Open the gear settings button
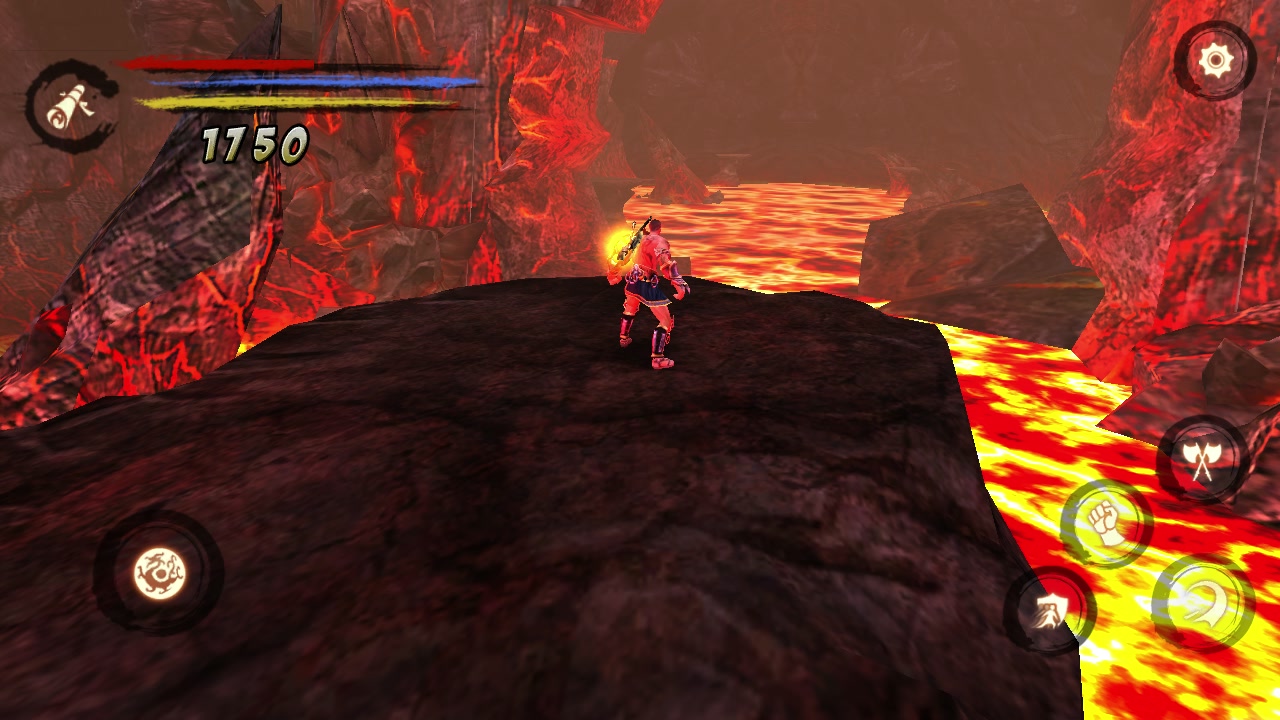This screenshot has width=1280, height=720. tap(1215, 62)
